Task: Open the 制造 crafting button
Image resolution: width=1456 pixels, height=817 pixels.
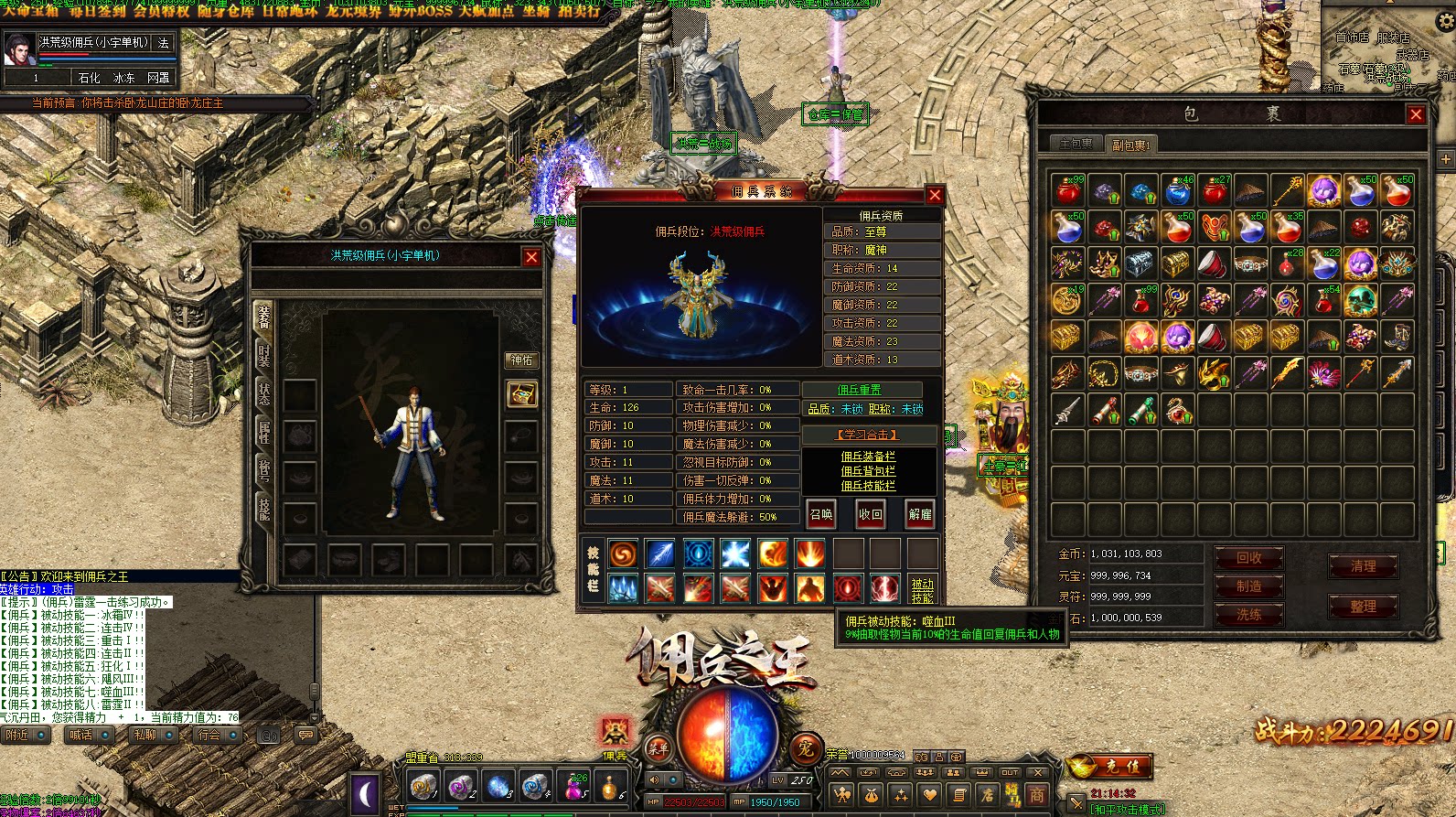Action: (x=1248, y=586)
